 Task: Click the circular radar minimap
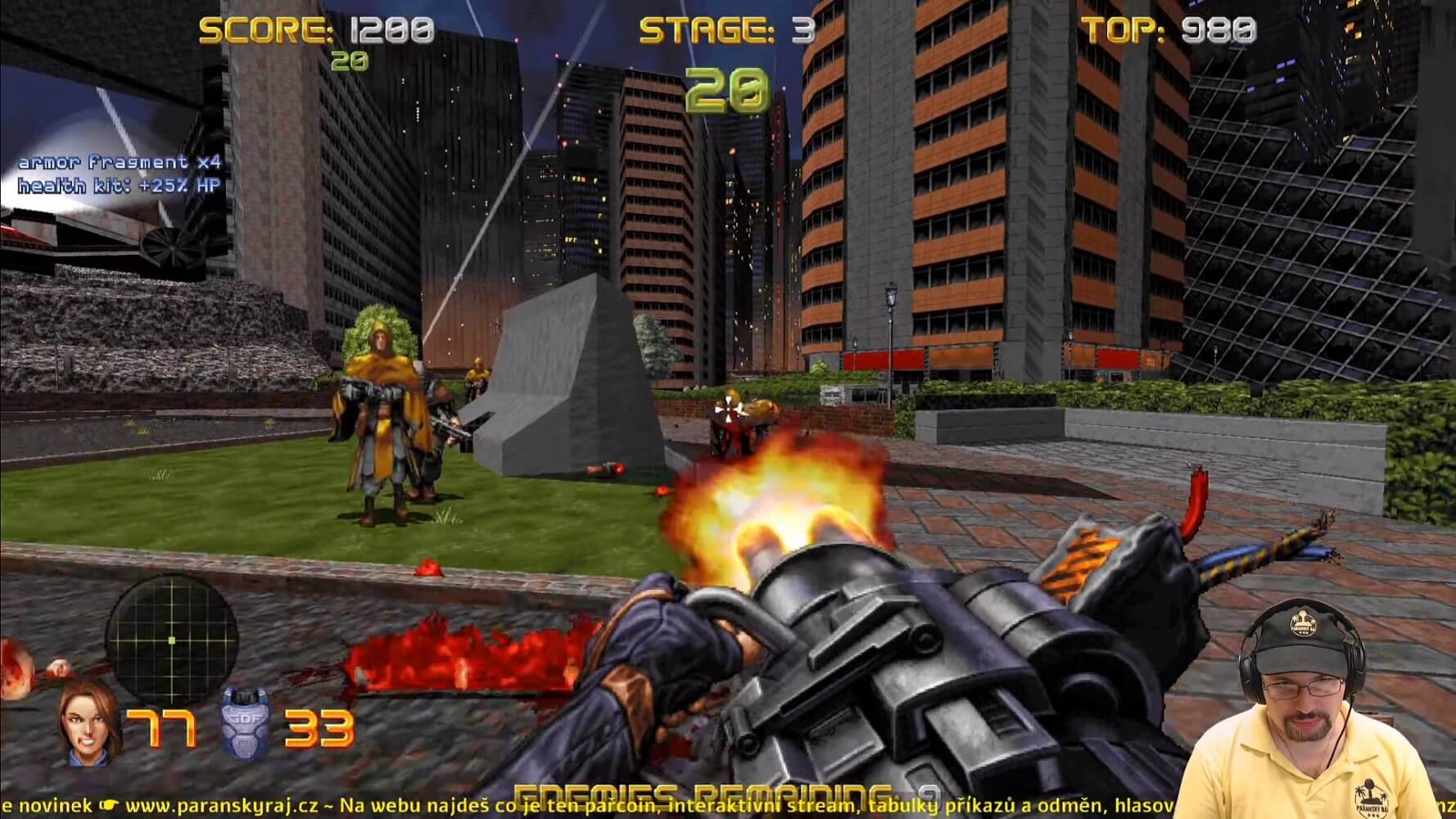point(172,639)
